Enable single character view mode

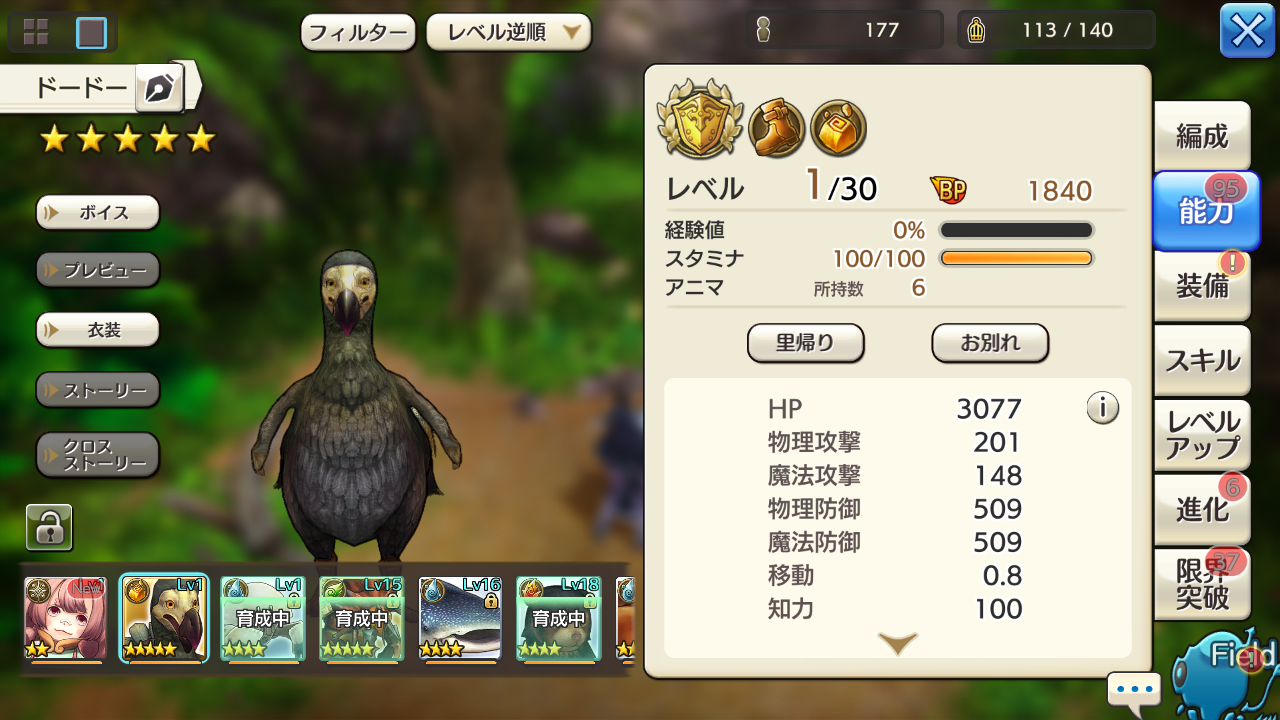(89, 31)
